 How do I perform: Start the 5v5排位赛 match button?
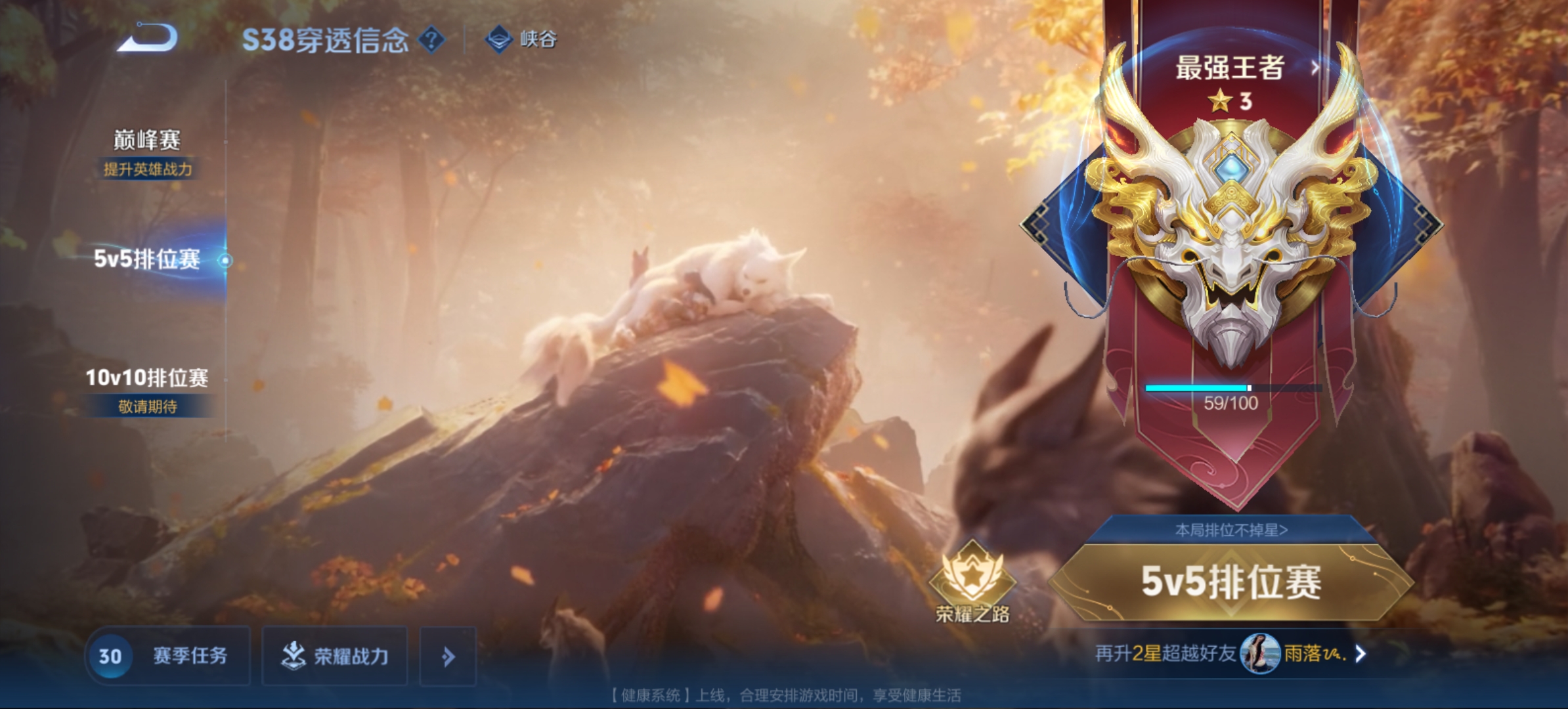point(1230,582)
